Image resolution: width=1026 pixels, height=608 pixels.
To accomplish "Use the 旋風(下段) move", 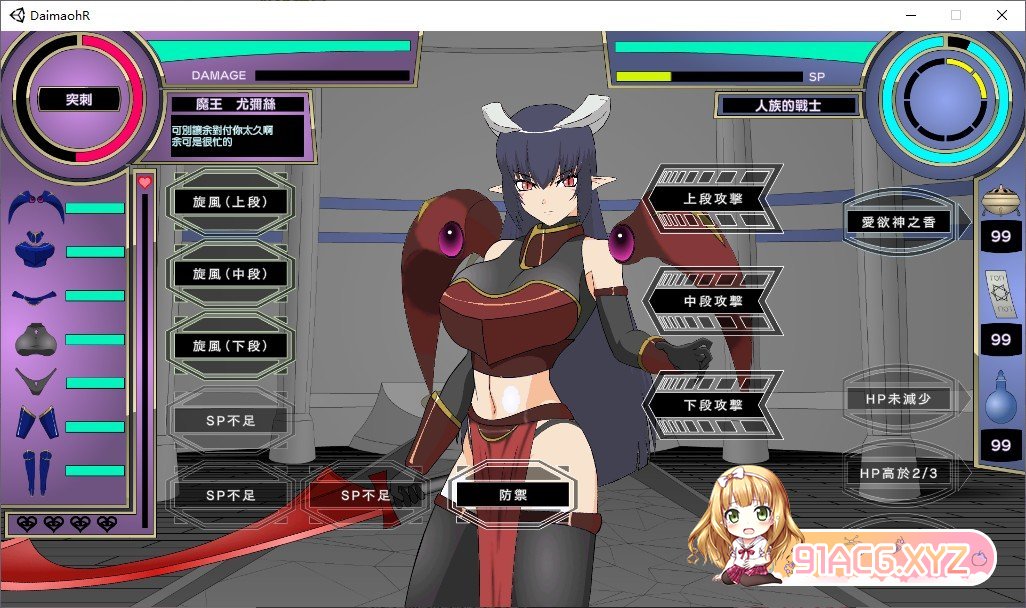I will click(229, 346).
